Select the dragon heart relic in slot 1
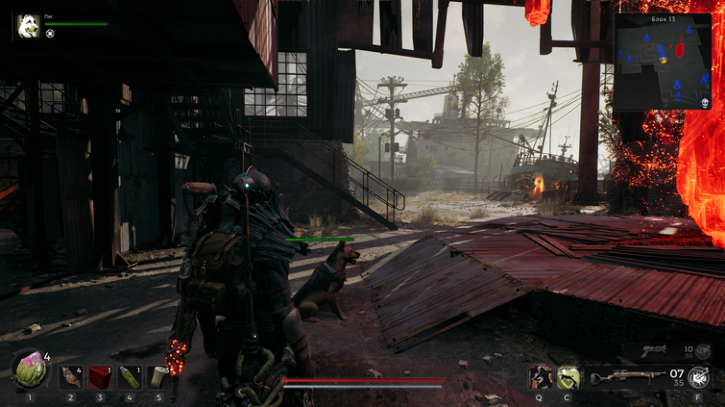Screen dimensions: 725x407 30,371
